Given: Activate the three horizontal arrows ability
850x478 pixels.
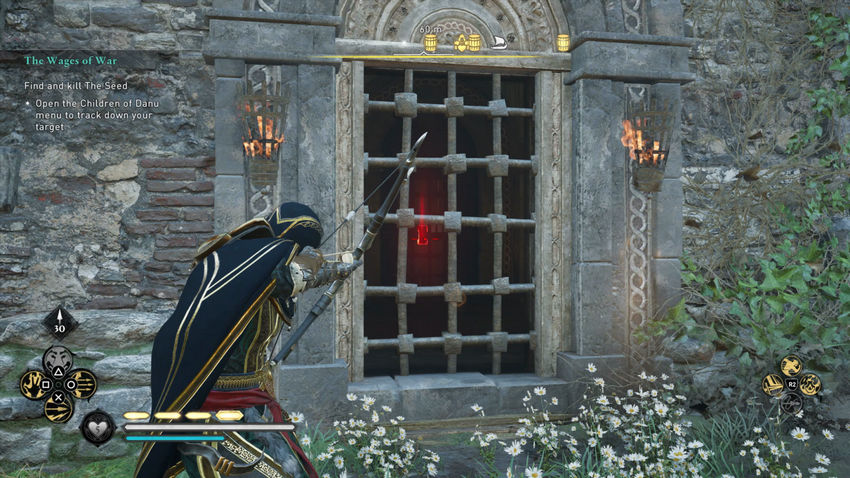Looking at the screenshot, I should [83, 384].
